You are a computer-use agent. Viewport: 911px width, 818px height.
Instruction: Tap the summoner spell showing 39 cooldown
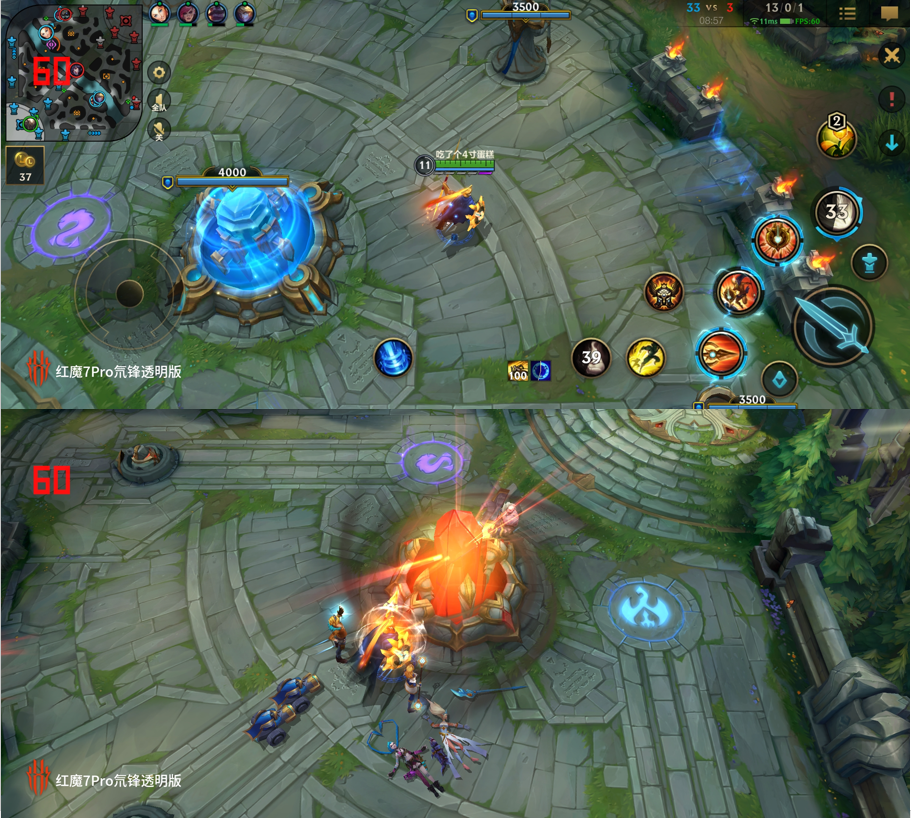(591, 357)
